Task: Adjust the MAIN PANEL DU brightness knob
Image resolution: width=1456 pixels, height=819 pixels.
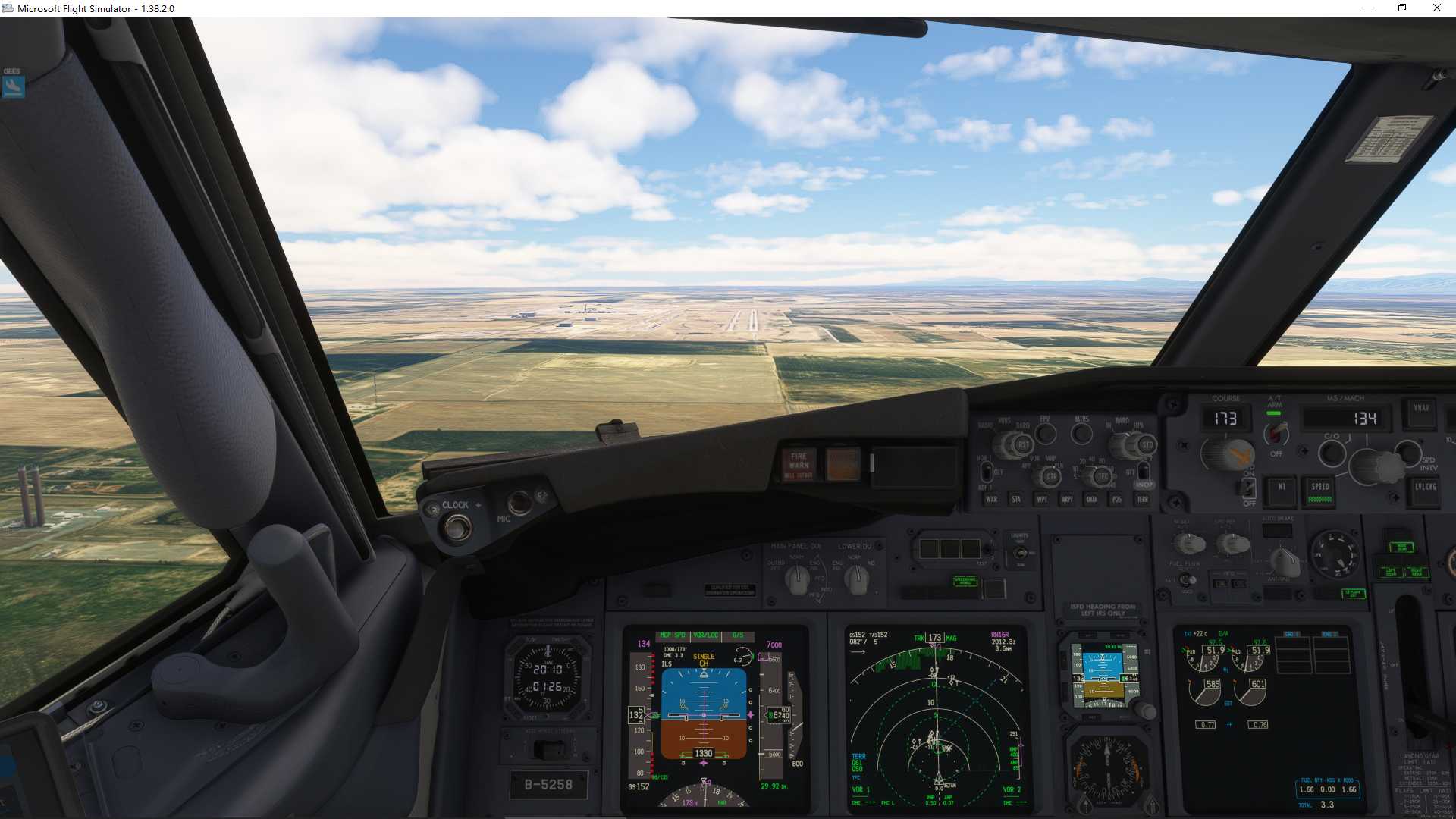Action: pyautogui.click(x=797, y=578)
